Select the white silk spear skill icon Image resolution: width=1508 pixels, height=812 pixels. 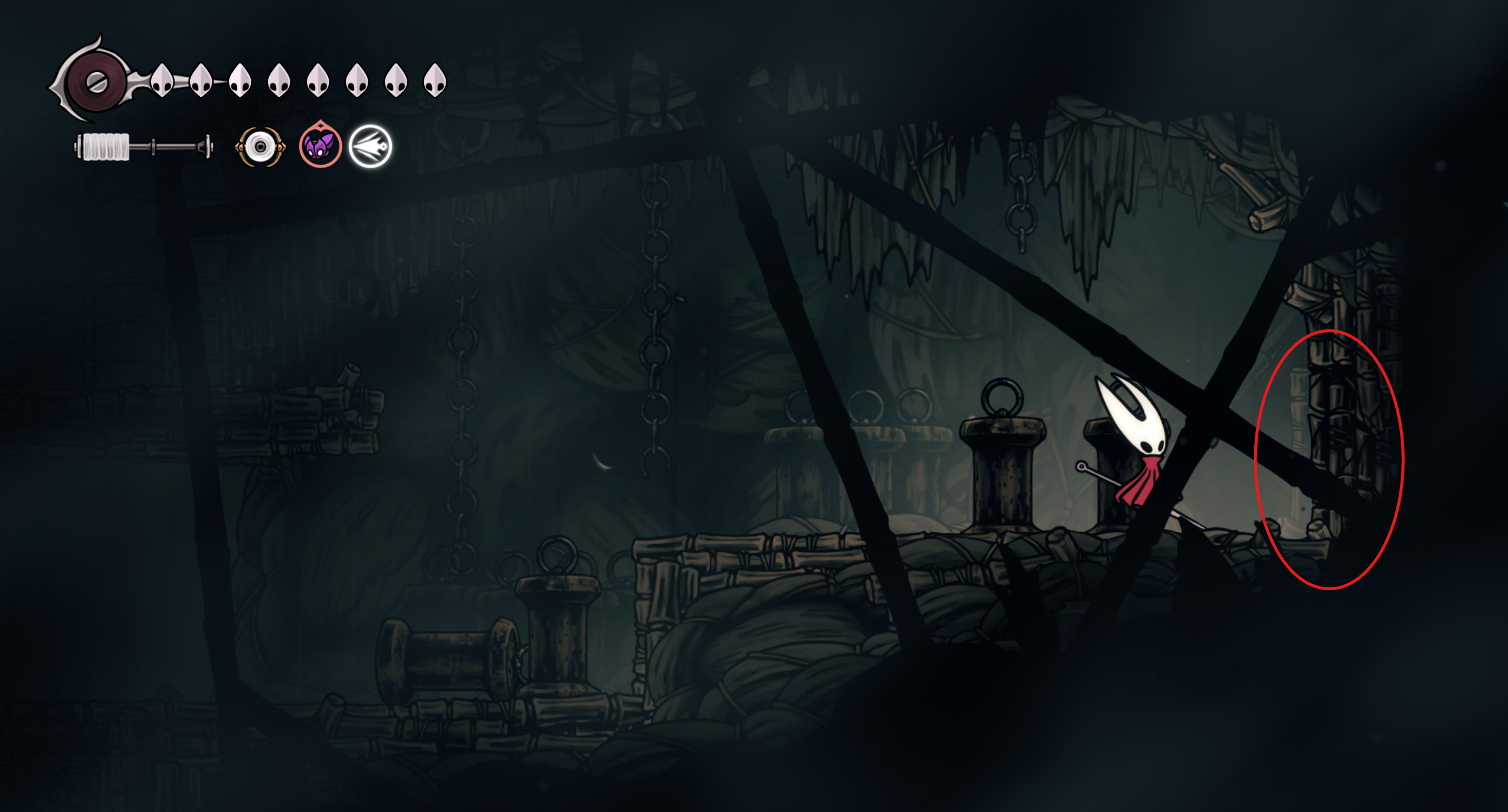[370, 146]
